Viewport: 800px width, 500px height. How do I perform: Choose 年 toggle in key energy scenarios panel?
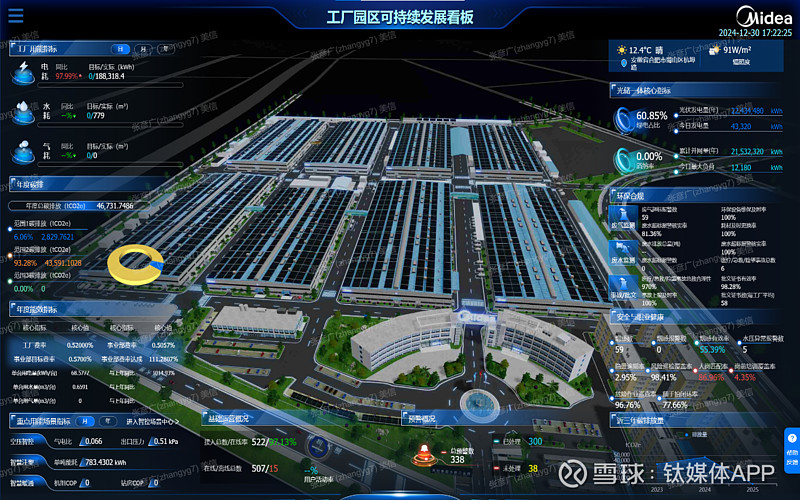(x=106, y=421)
